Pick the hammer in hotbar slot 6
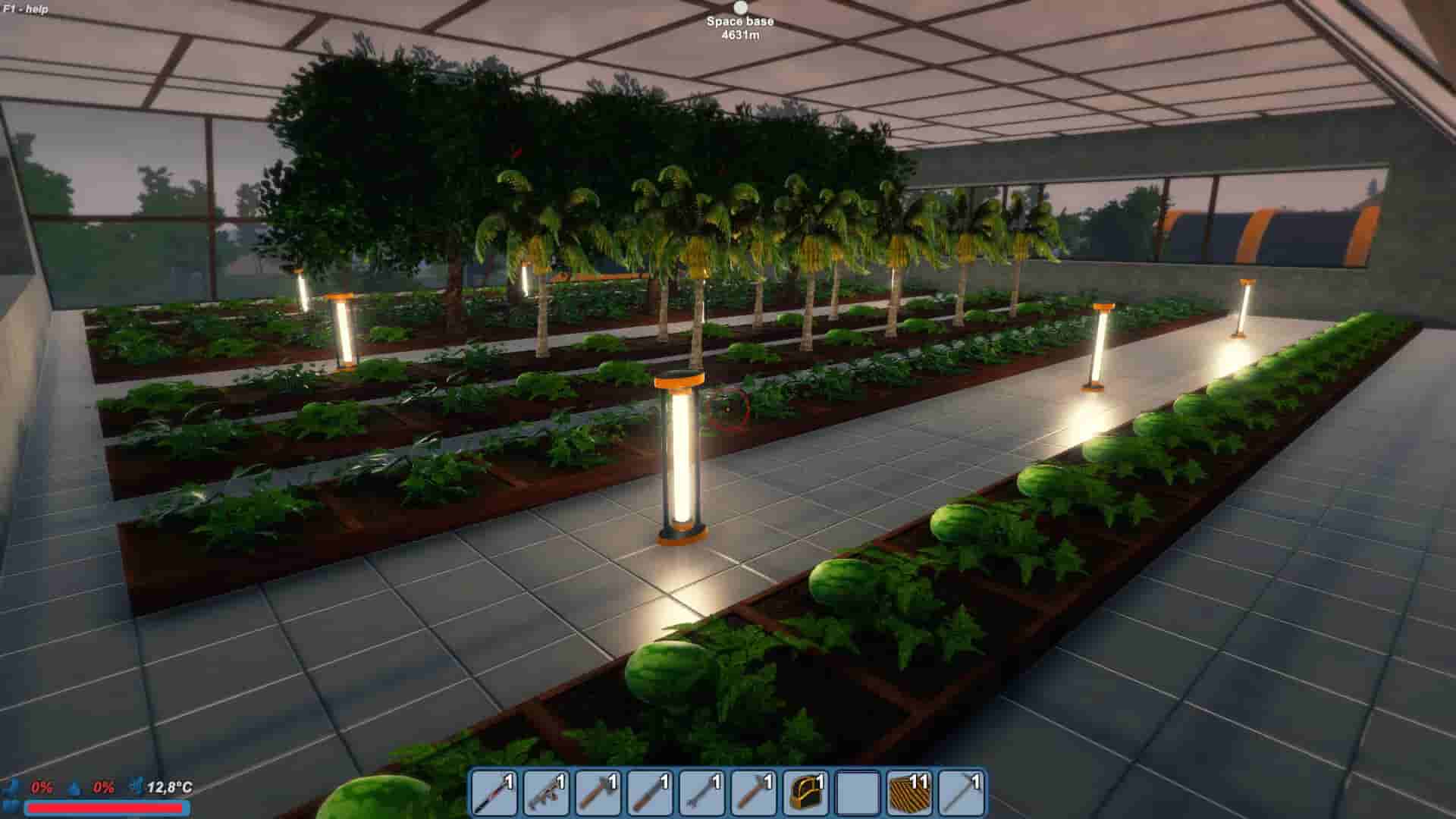The height and width of the screenshot is (819, 1456). click(755, 792)
